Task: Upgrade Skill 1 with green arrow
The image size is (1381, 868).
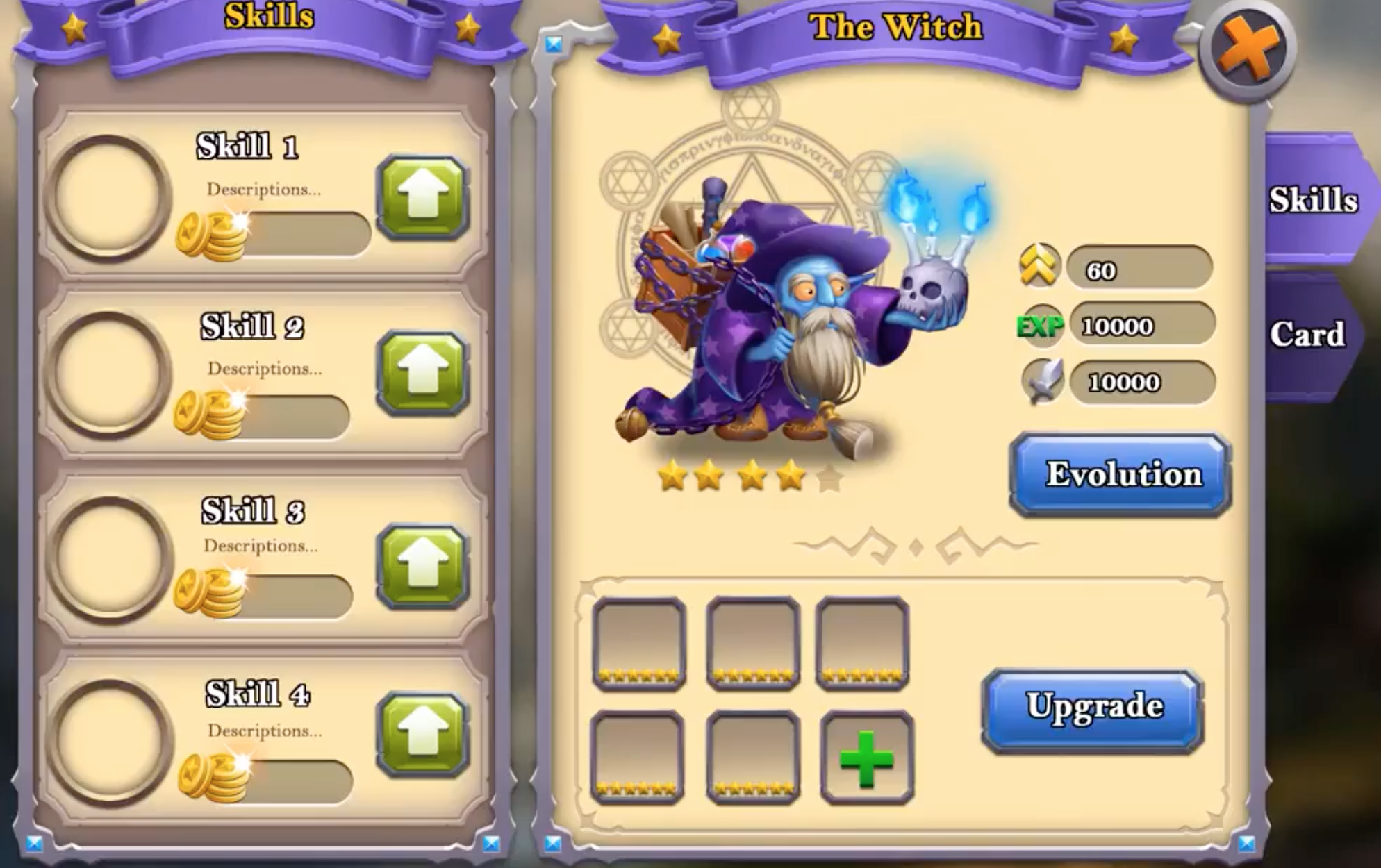Action: point(422,198)
